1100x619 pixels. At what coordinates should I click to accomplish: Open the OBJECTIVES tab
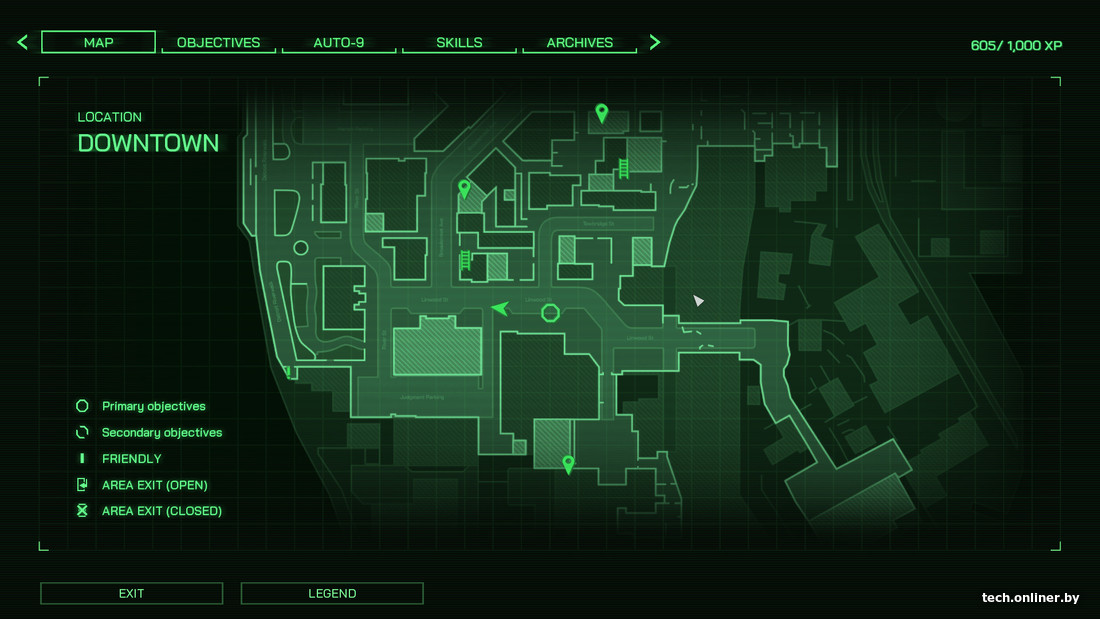point(218,43)
